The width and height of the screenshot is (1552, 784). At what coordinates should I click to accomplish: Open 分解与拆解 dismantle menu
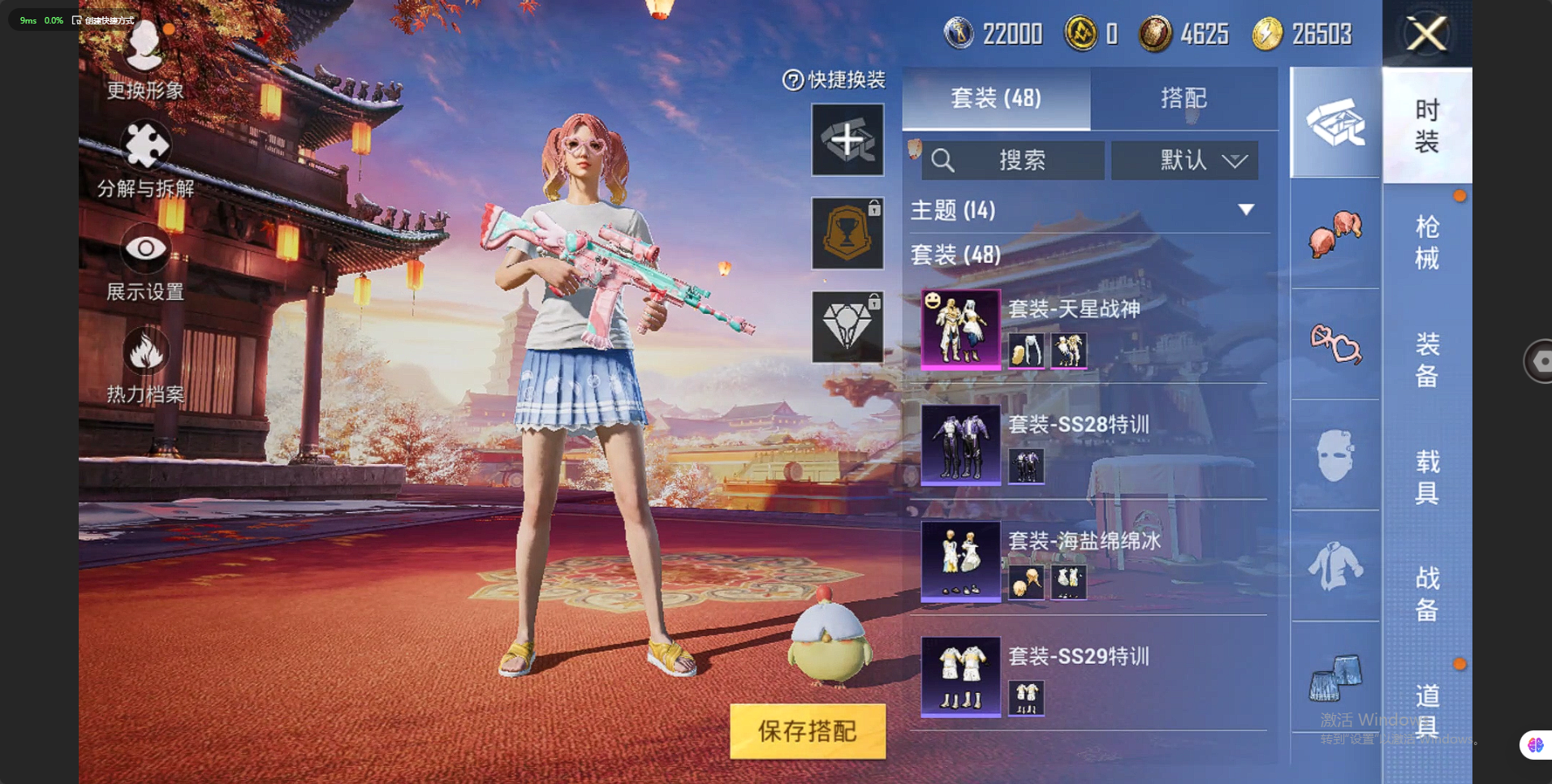145,160
